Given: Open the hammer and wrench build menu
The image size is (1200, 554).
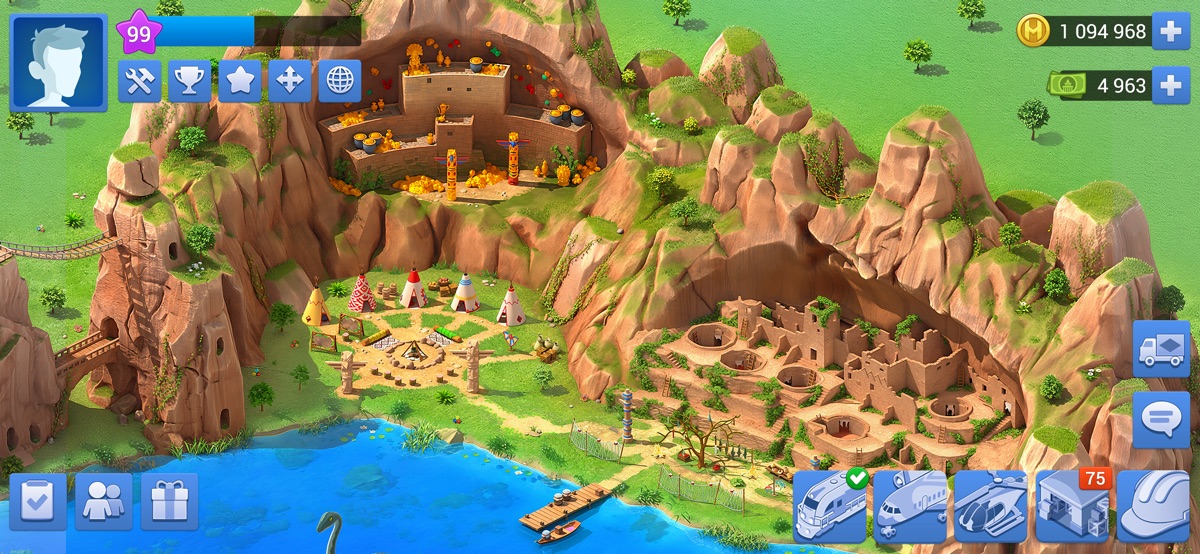Looking at the screenshot, I should (x=139, y=81).
